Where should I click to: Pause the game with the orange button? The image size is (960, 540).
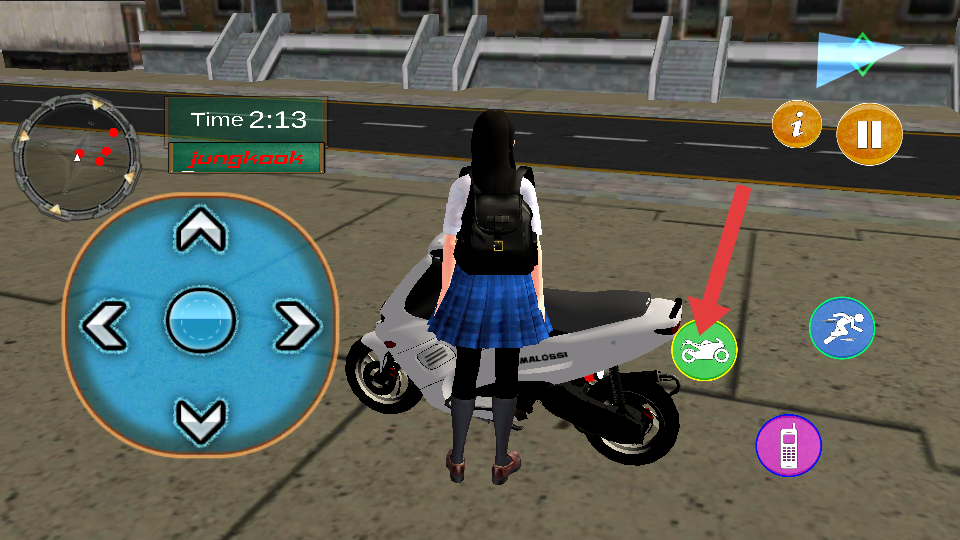(x=869, y=134)
